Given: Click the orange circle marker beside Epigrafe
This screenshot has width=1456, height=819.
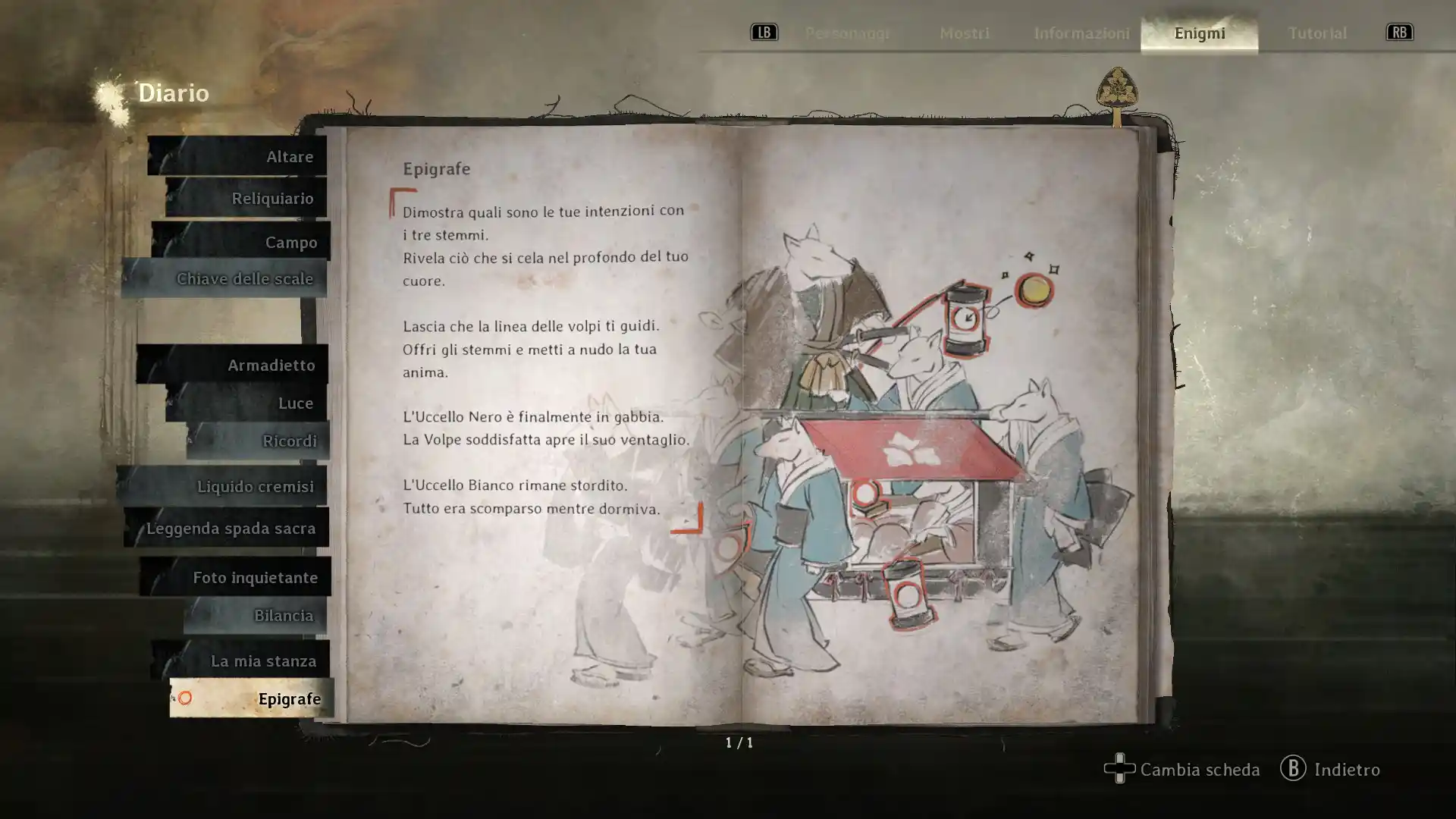Looking at the screenshot, I should click(184, 698).
